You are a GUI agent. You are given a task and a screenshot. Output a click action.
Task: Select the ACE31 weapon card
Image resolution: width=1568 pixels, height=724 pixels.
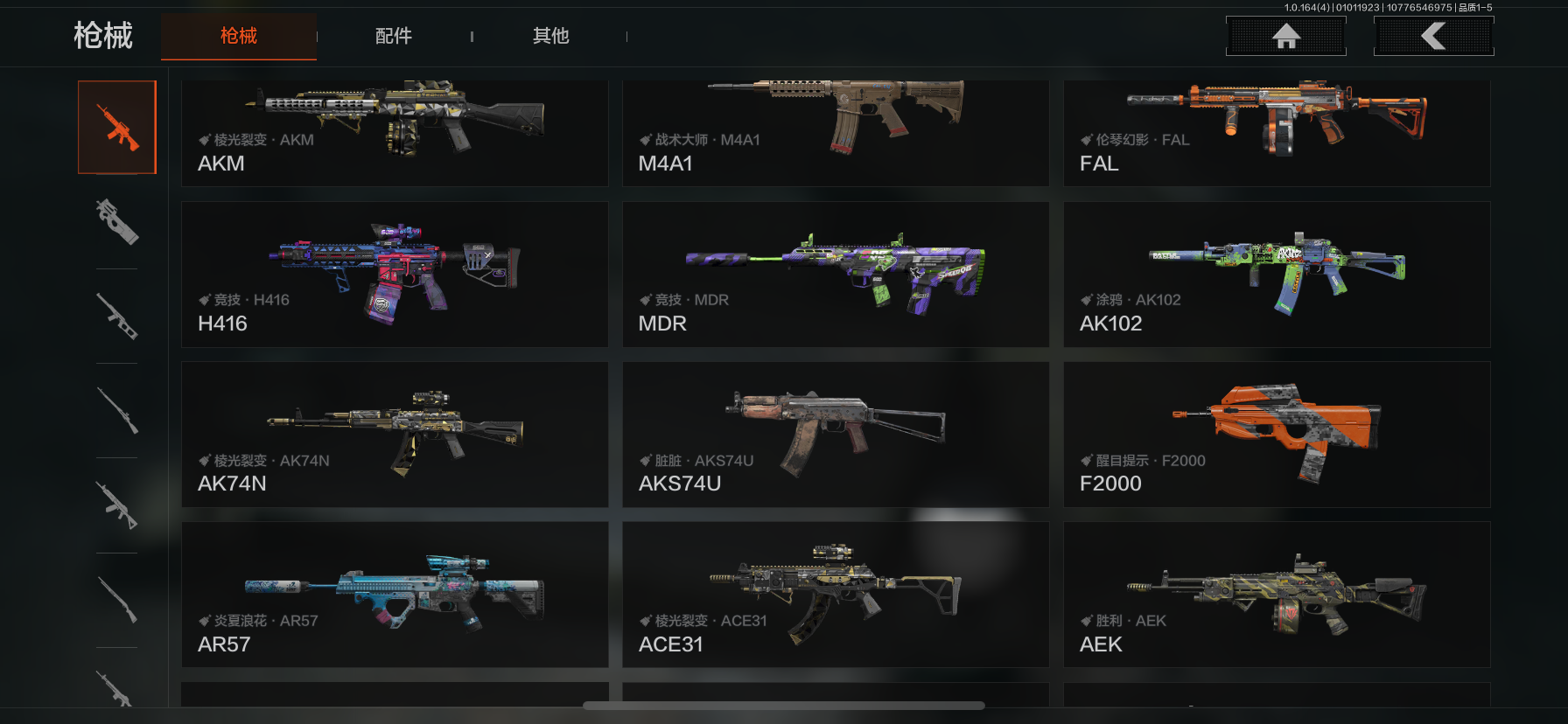(x=836, y=595)
